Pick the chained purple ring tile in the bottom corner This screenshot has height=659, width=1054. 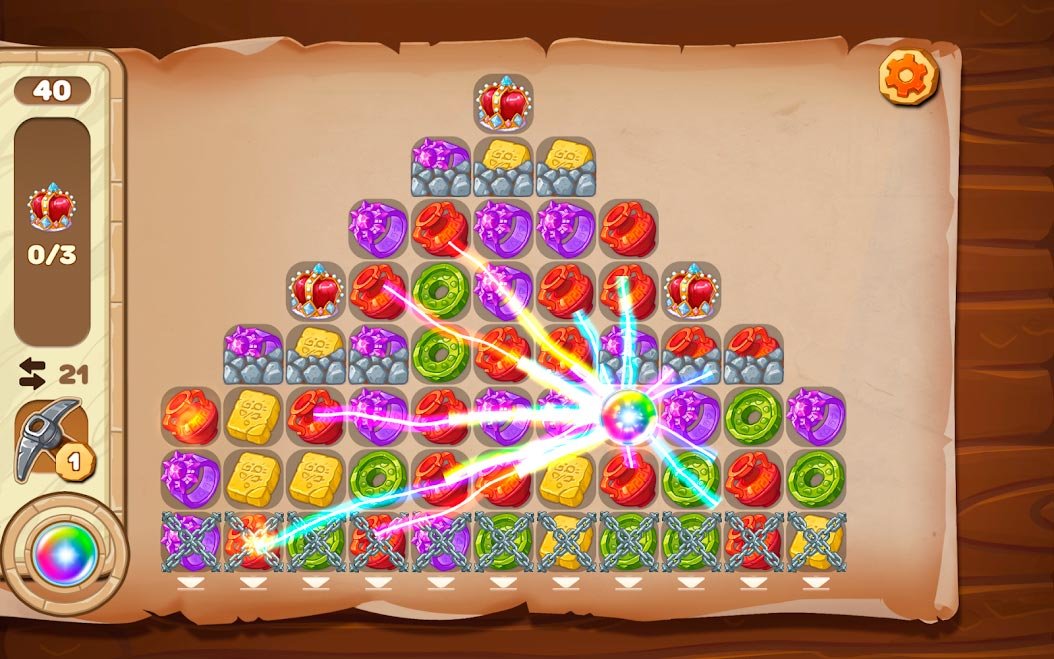[x=191, y=541]
